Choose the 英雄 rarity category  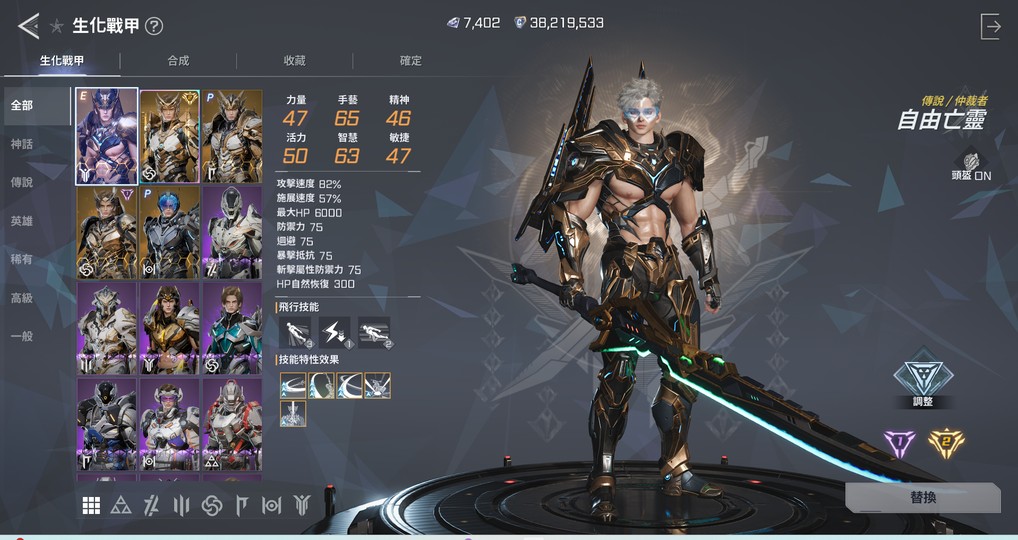[x=22, y=221]
